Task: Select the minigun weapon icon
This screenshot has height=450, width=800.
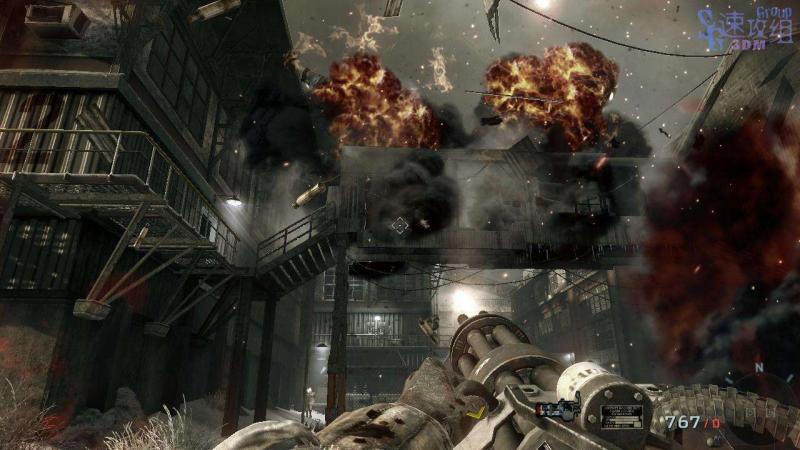Action: click(x=557, y=408)
